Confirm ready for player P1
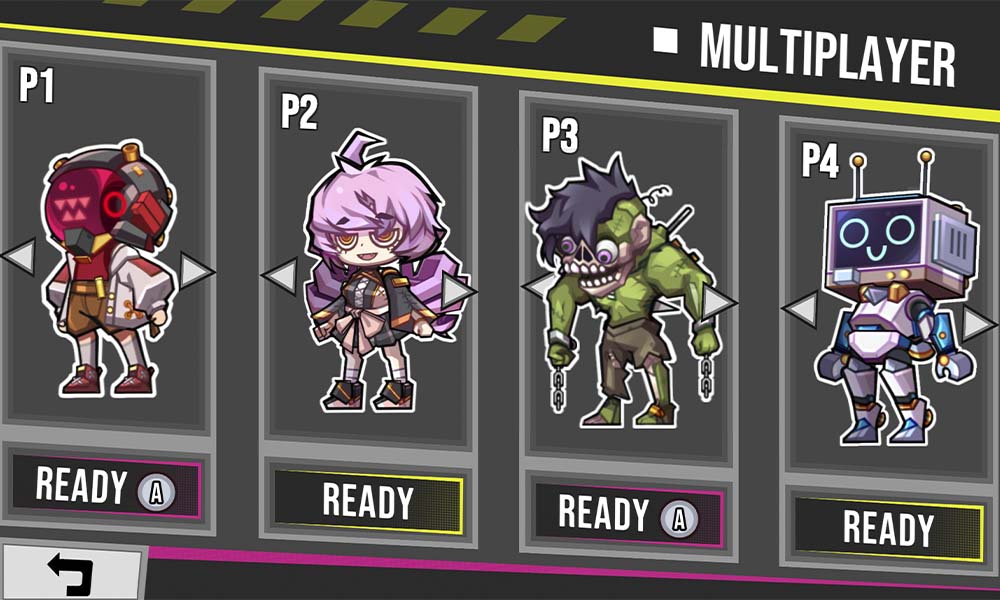The height and width of the screenshot is (600, 1000). [x=105, y=487]
